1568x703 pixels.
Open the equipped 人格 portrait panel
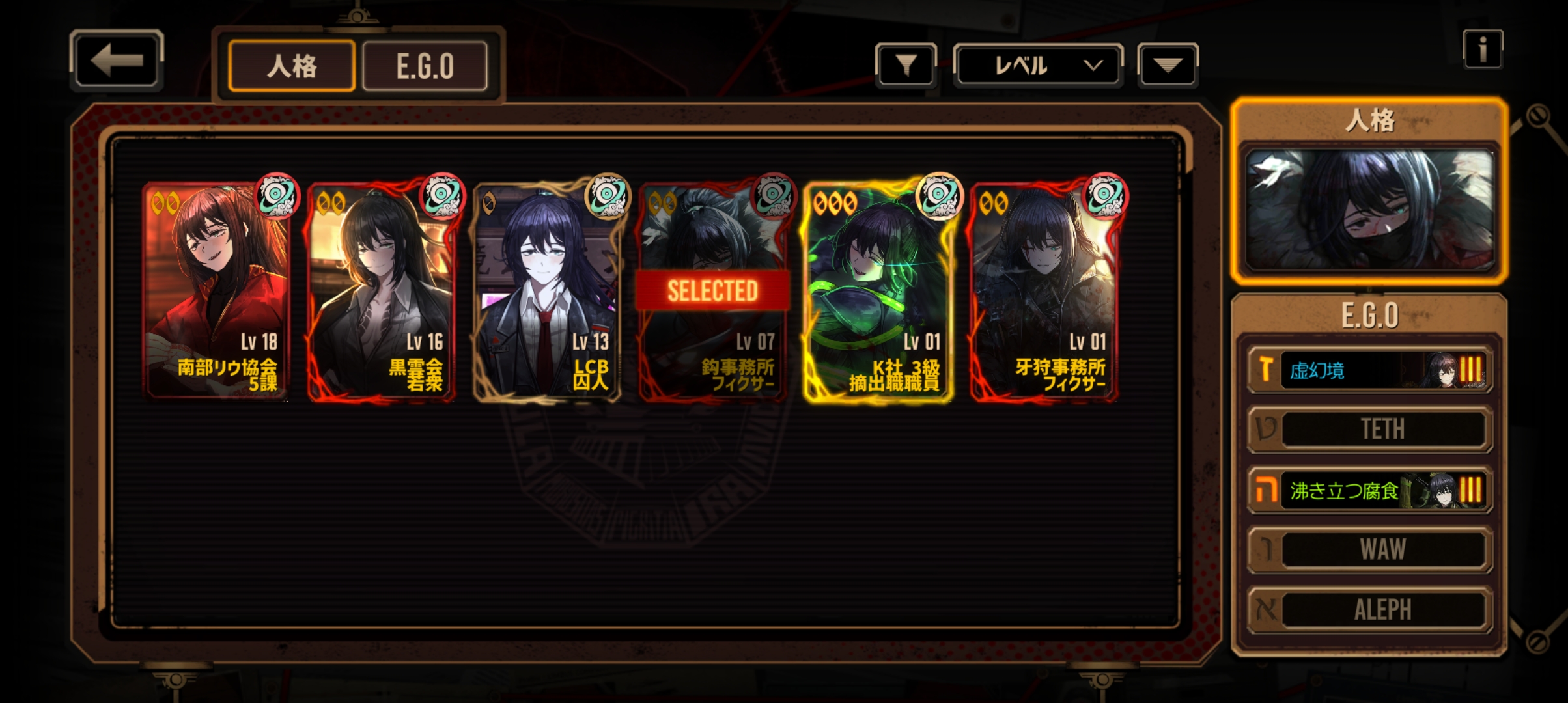click(x=1369, y=210)
